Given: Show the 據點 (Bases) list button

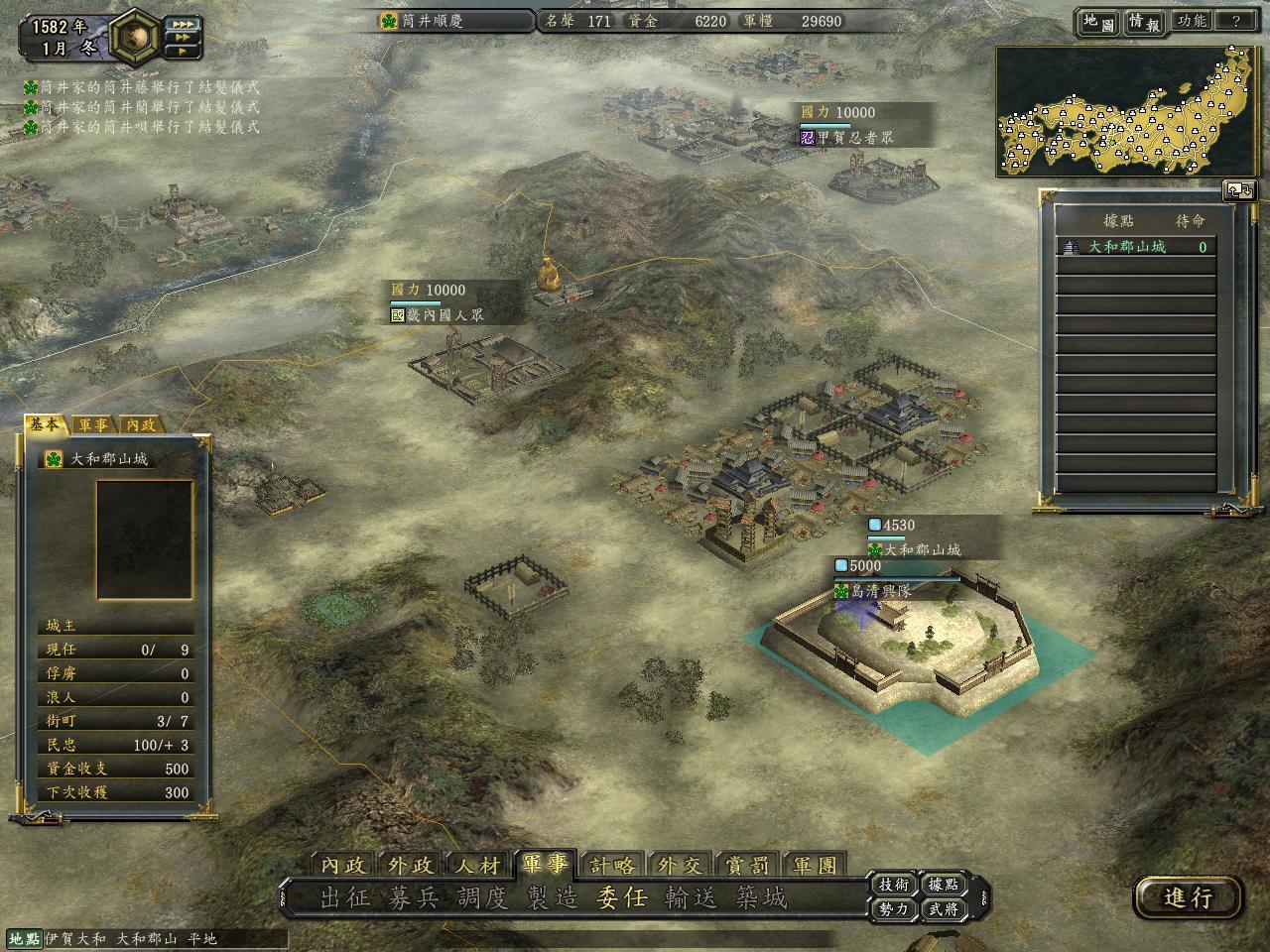Looking at the screenshot, I should tap(944, 885).
